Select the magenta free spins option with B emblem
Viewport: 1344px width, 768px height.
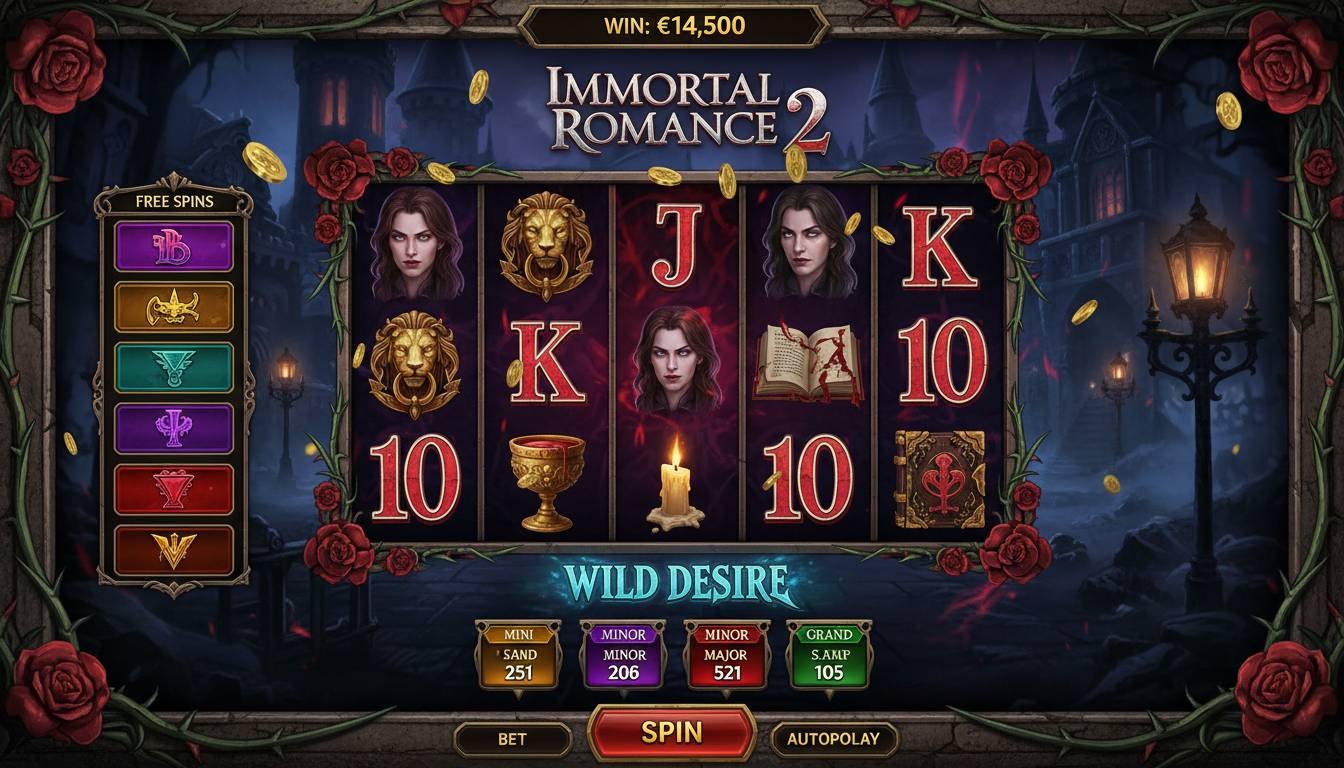pos(174,246)
